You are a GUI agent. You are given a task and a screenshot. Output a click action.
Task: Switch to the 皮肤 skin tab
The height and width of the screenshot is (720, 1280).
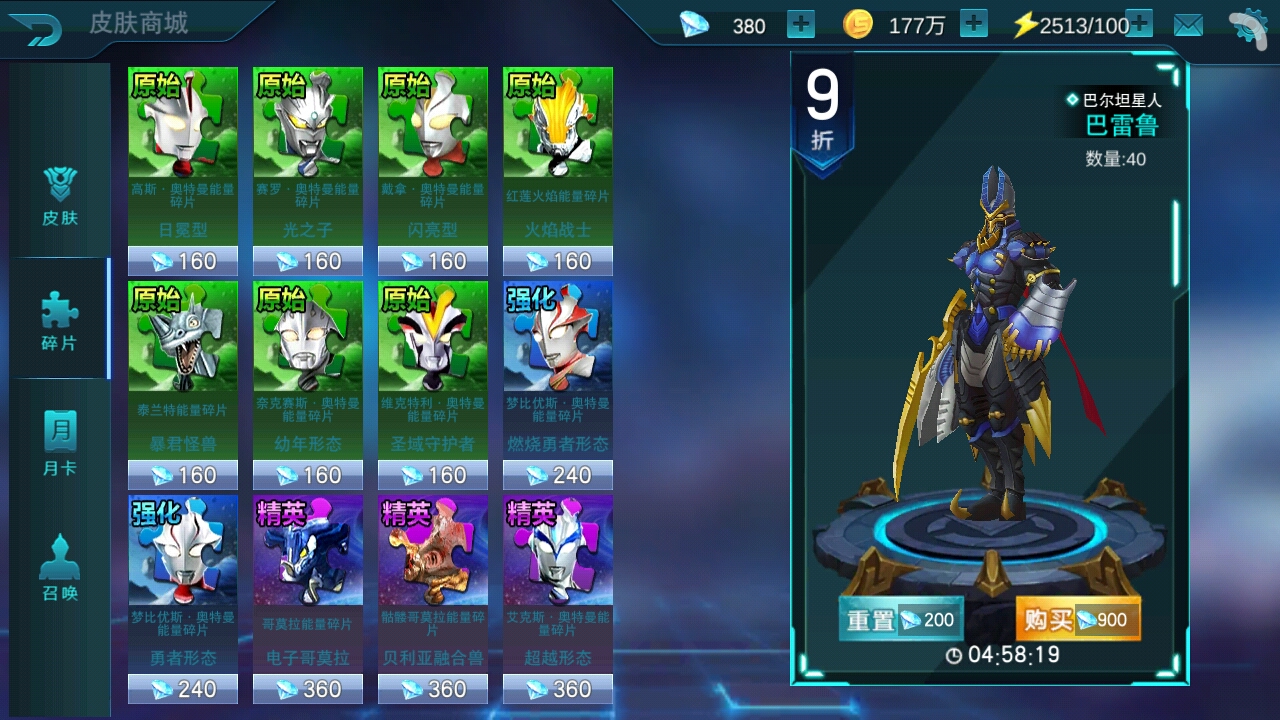tap(60, 195)
